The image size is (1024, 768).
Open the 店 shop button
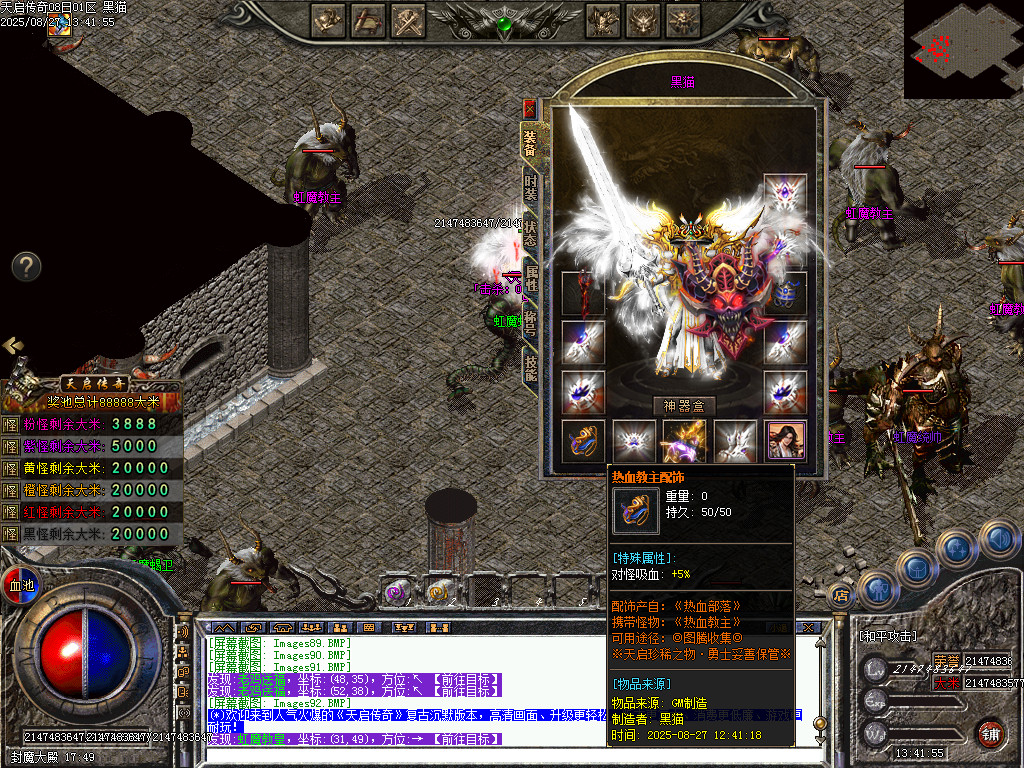(840, 595)
